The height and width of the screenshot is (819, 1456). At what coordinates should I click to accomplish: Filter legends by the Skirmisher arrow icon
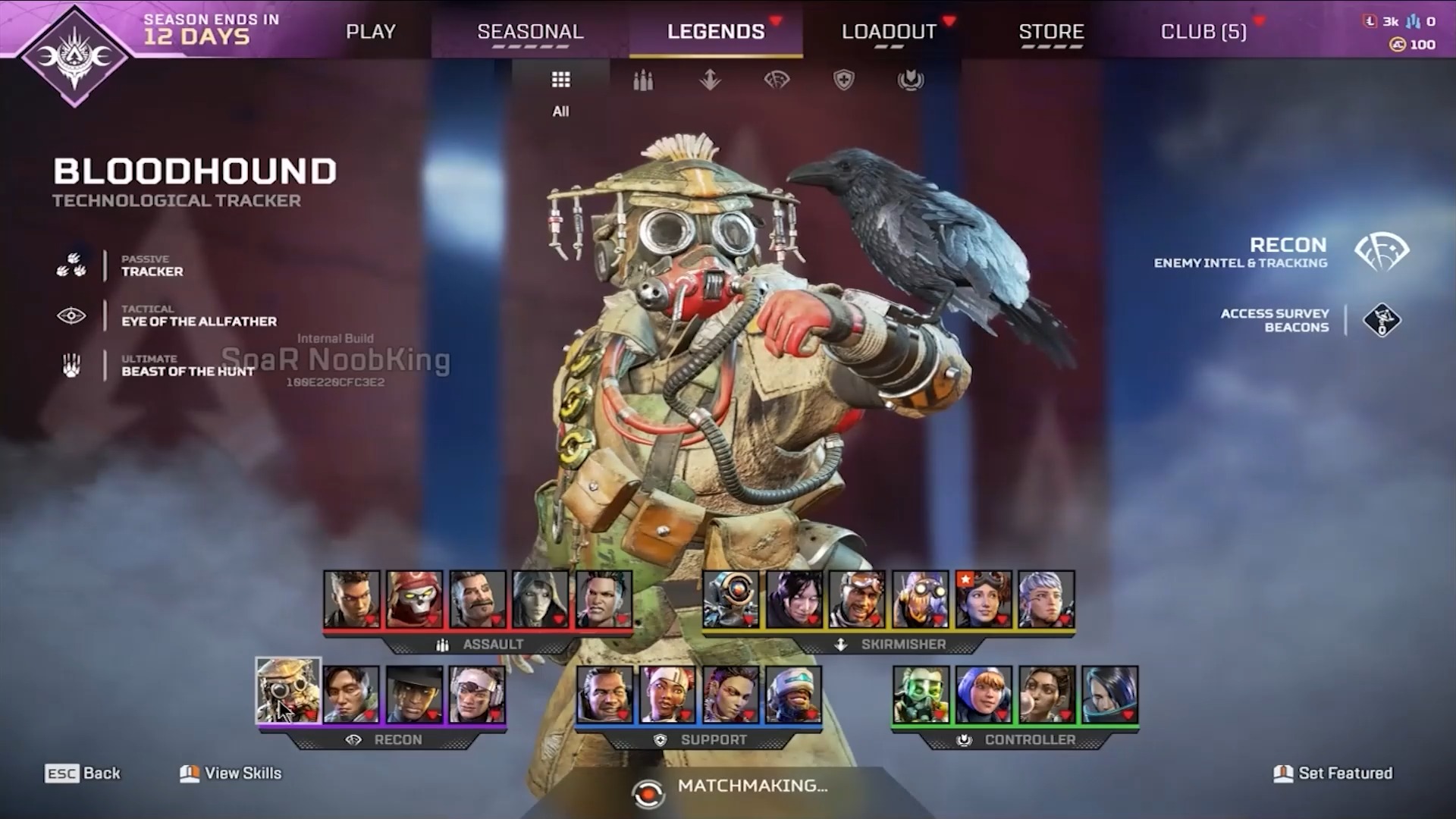click(710, 80)
